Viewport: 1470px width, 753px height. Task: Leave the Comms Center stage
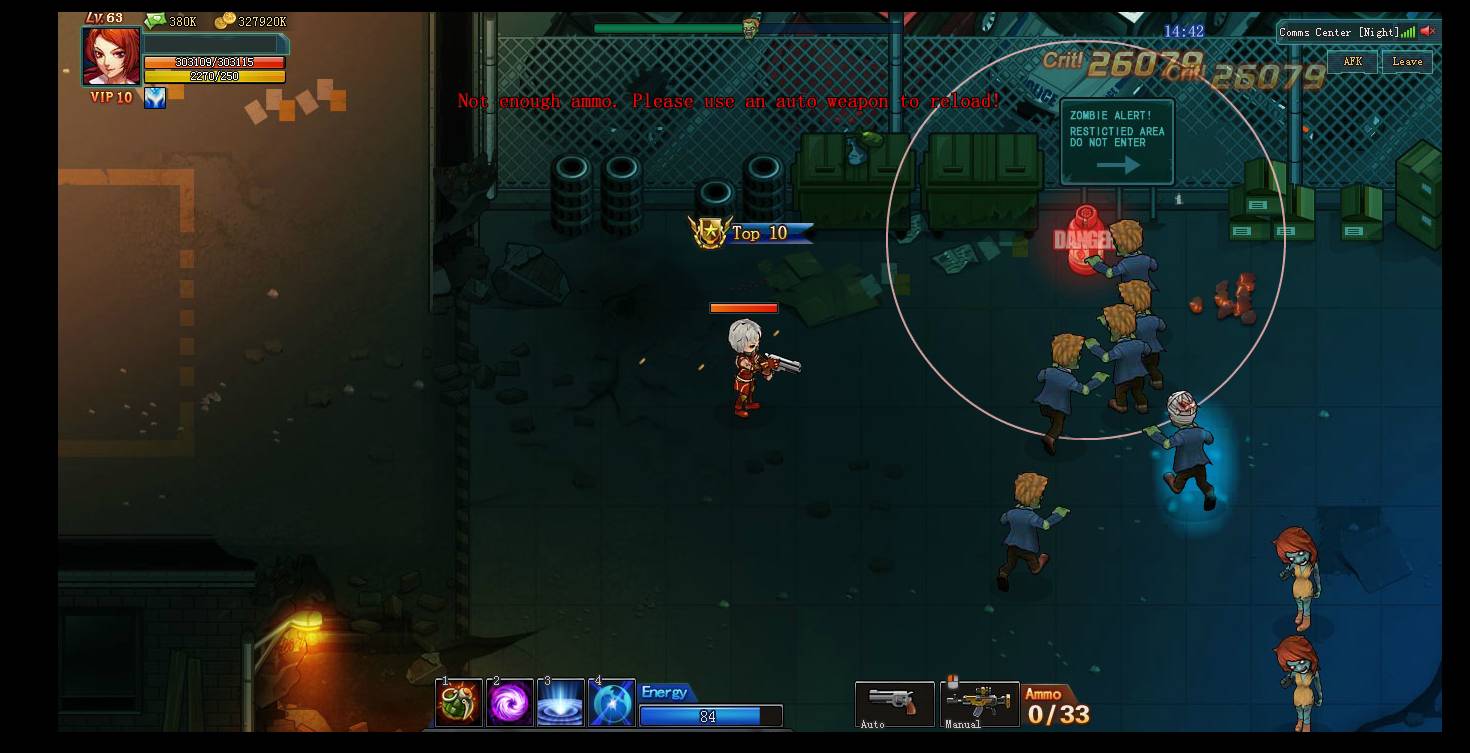click(1407, 62)
